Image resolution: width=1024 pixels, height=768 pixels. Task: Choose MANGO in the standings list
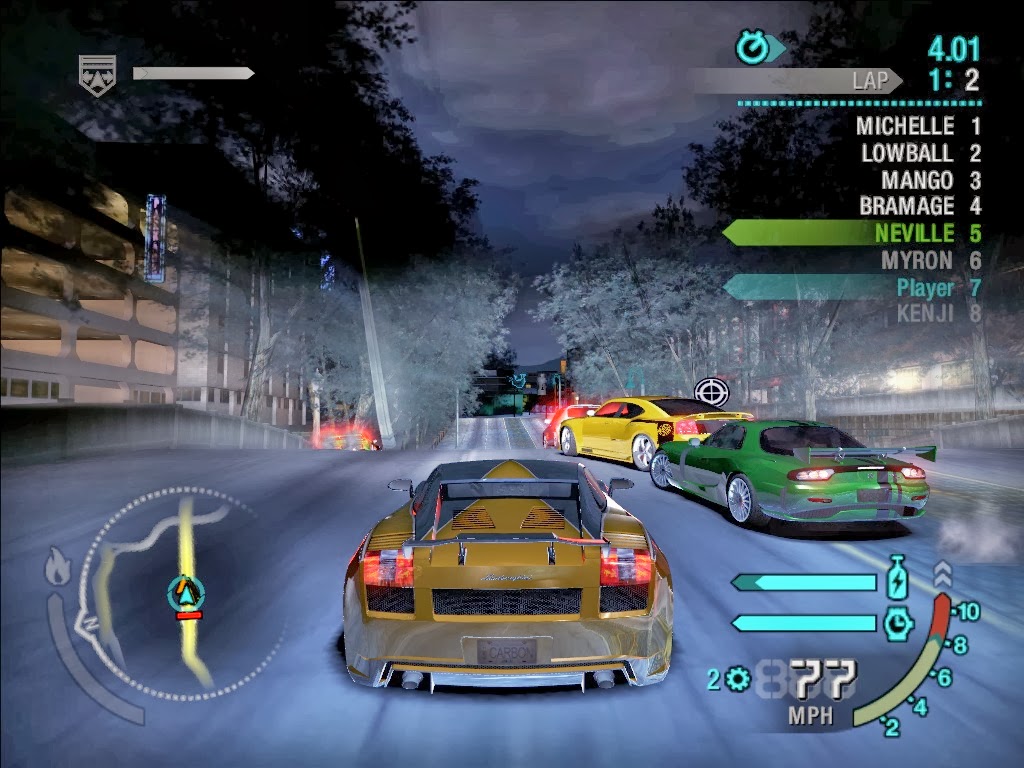[917, 181]
